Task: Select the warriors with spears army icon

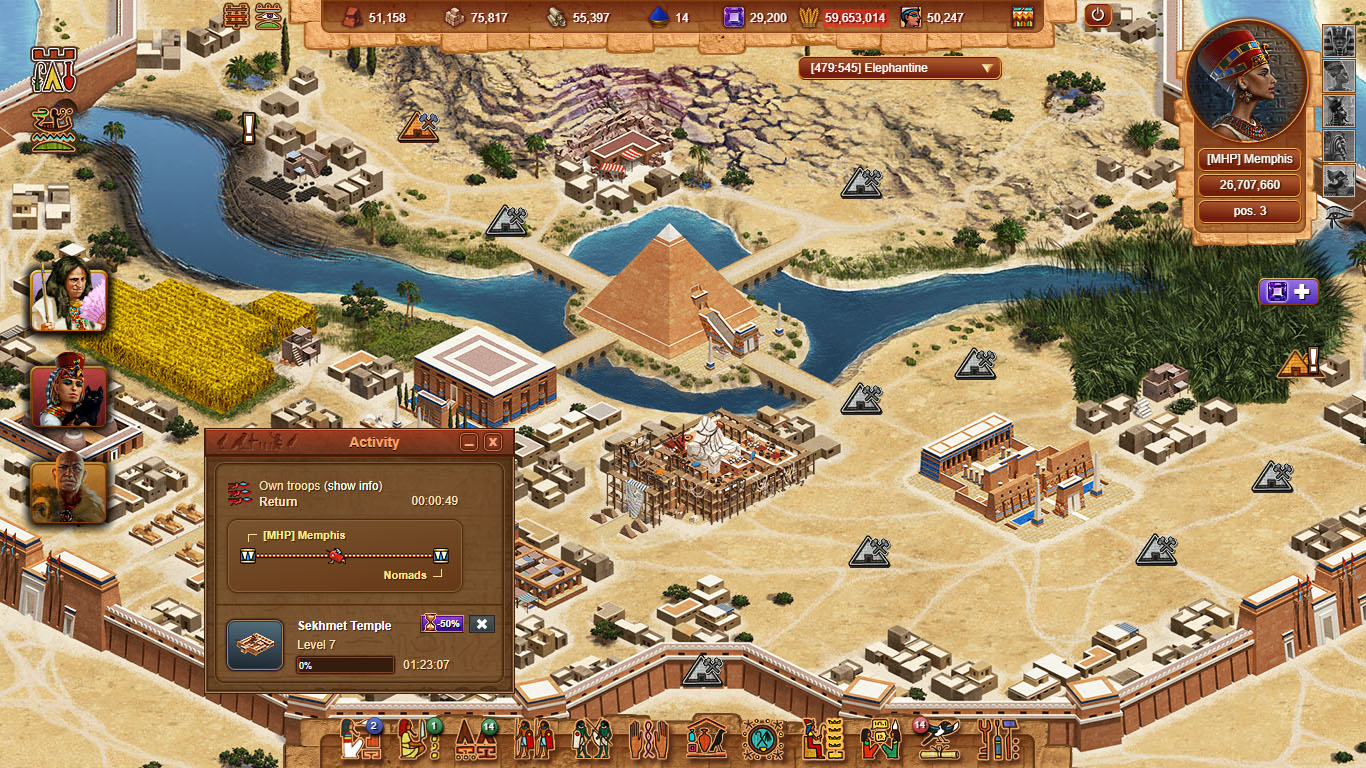Action: (x=591, y=737)
